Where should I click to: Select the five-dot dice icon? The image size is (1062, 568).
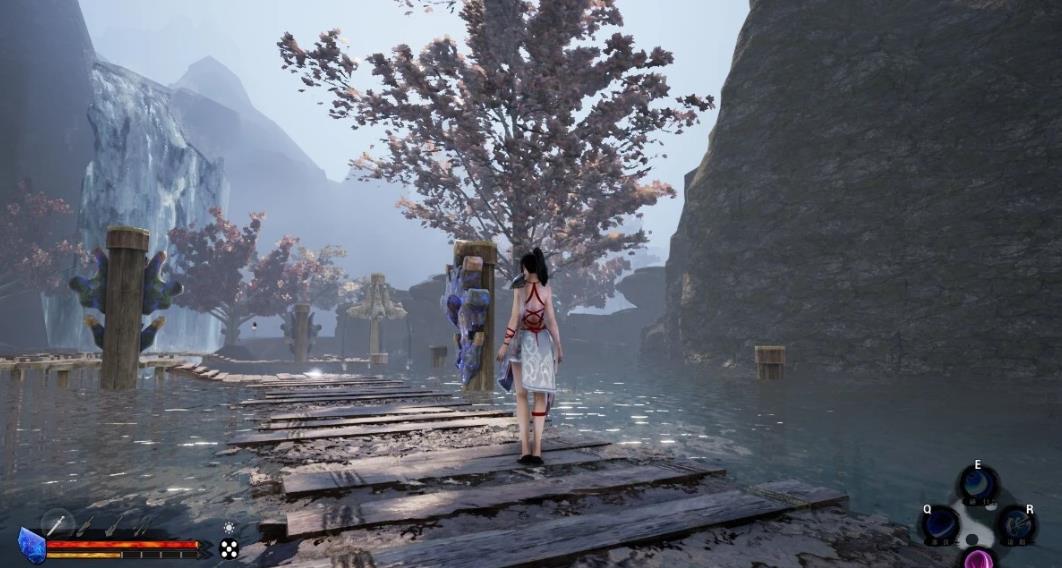pos(229,548)
